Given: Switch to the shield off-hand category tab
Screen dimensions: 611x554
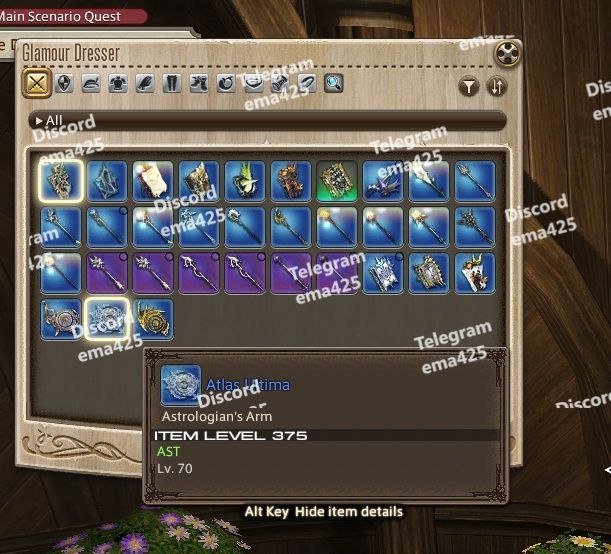Looking at the screenshot, I should [65, 84].
